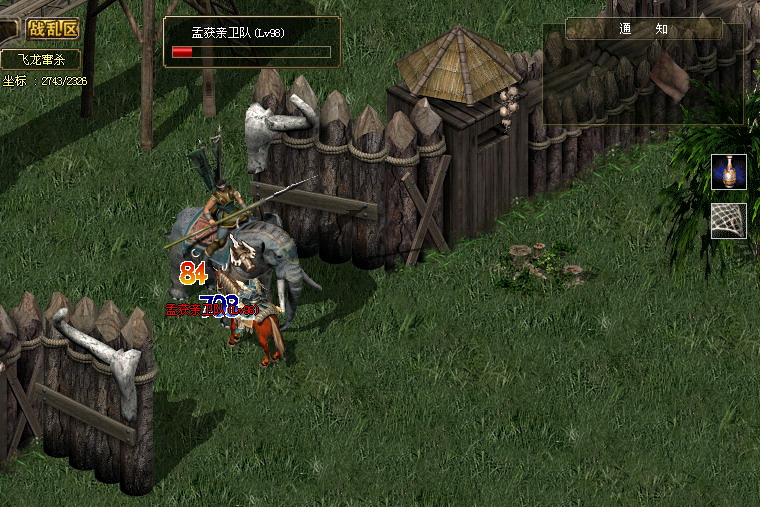This screenshot has height=507, width=760.
Task: Select the 飞龙军杀 label button
Action: (x=40, y=60)
